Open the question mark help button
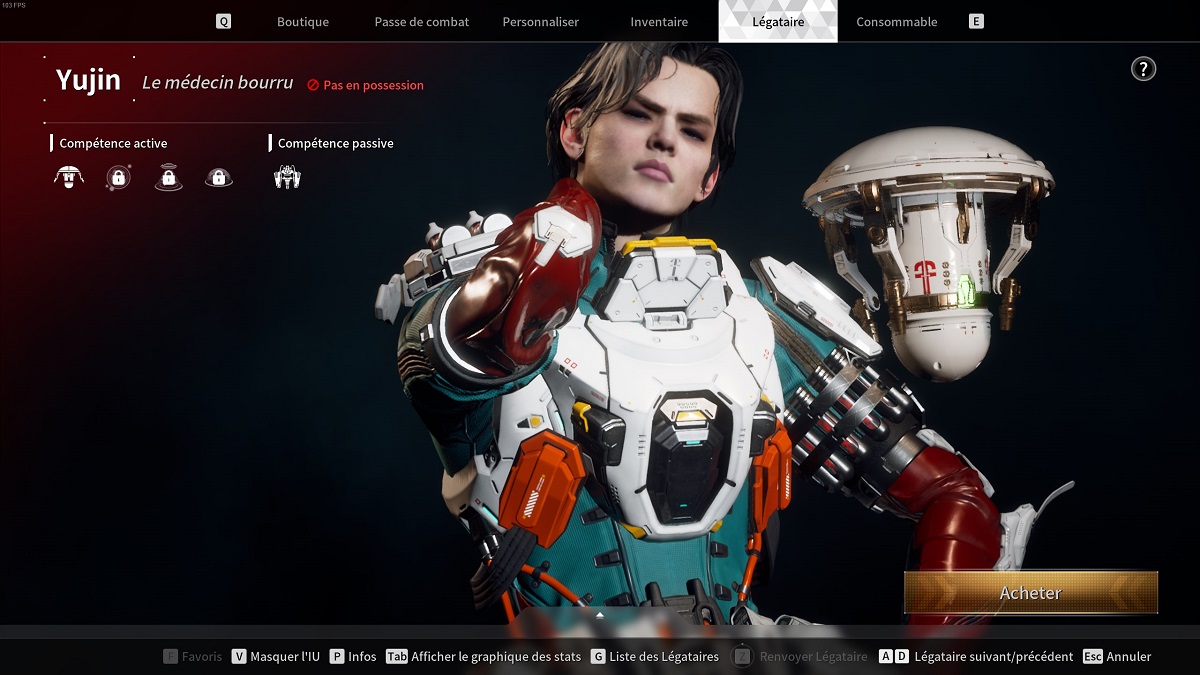 tap(1143, 69)
